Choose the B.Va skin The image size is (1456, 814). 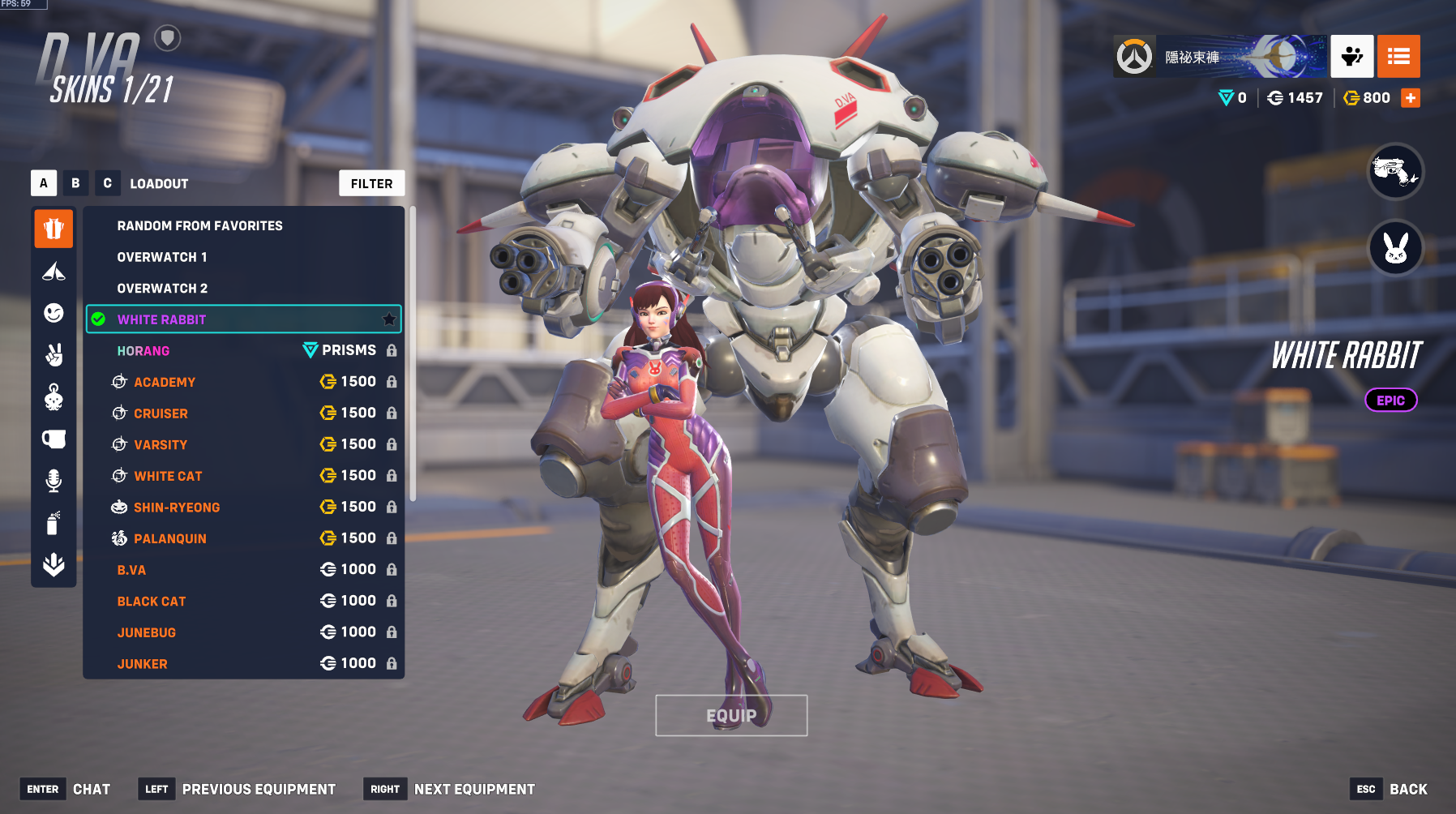coord(131,570)
